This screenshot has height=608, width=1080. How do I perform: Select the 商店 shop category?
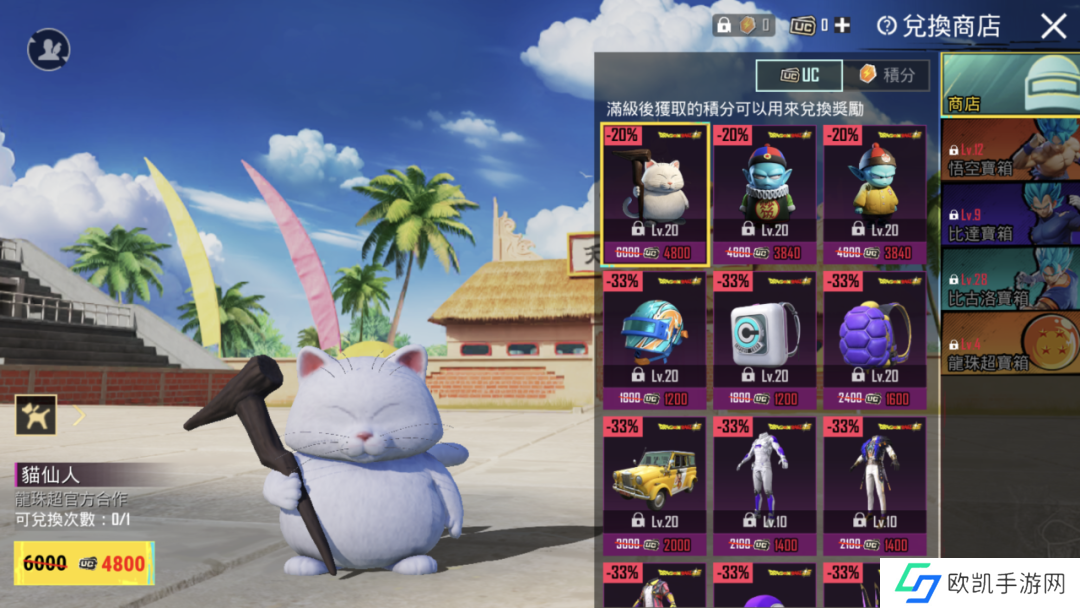1010,85
